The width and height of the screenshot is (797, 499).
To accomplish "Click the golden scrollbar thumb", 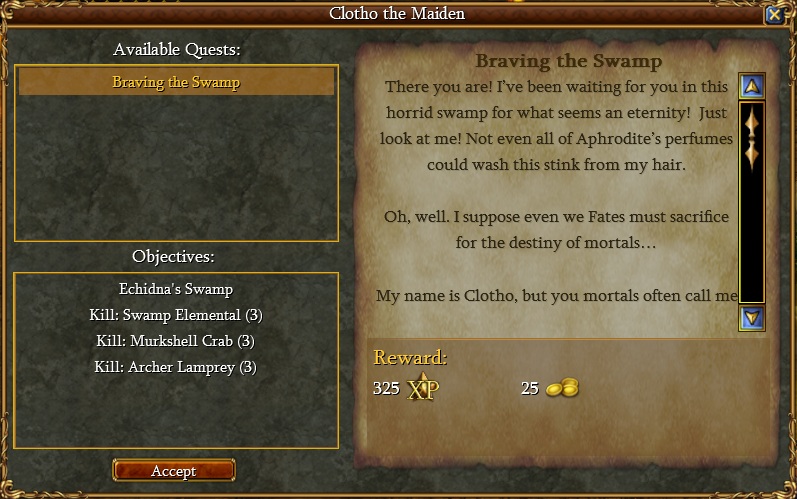I will click(x=752, y=136).
